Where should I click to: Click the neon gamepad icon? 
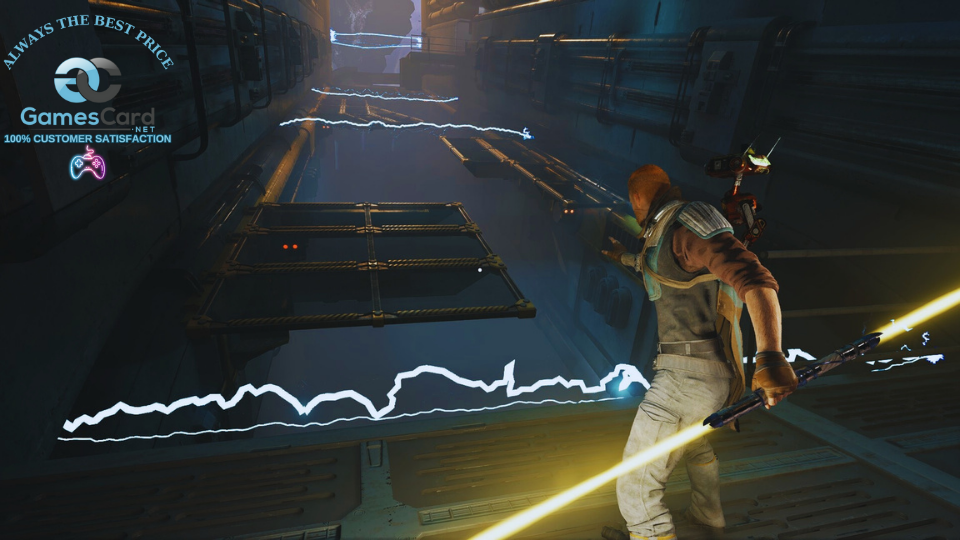click(87, 164)
